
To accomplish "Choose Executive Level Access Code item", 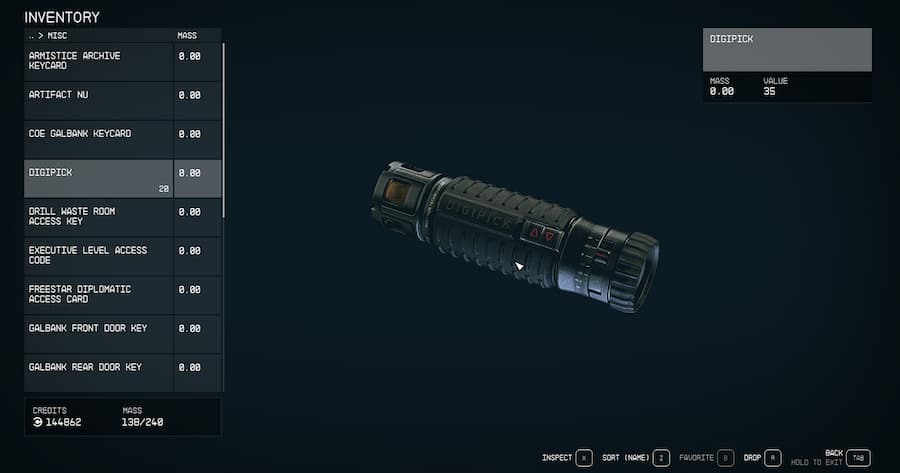I will point(98,255).
